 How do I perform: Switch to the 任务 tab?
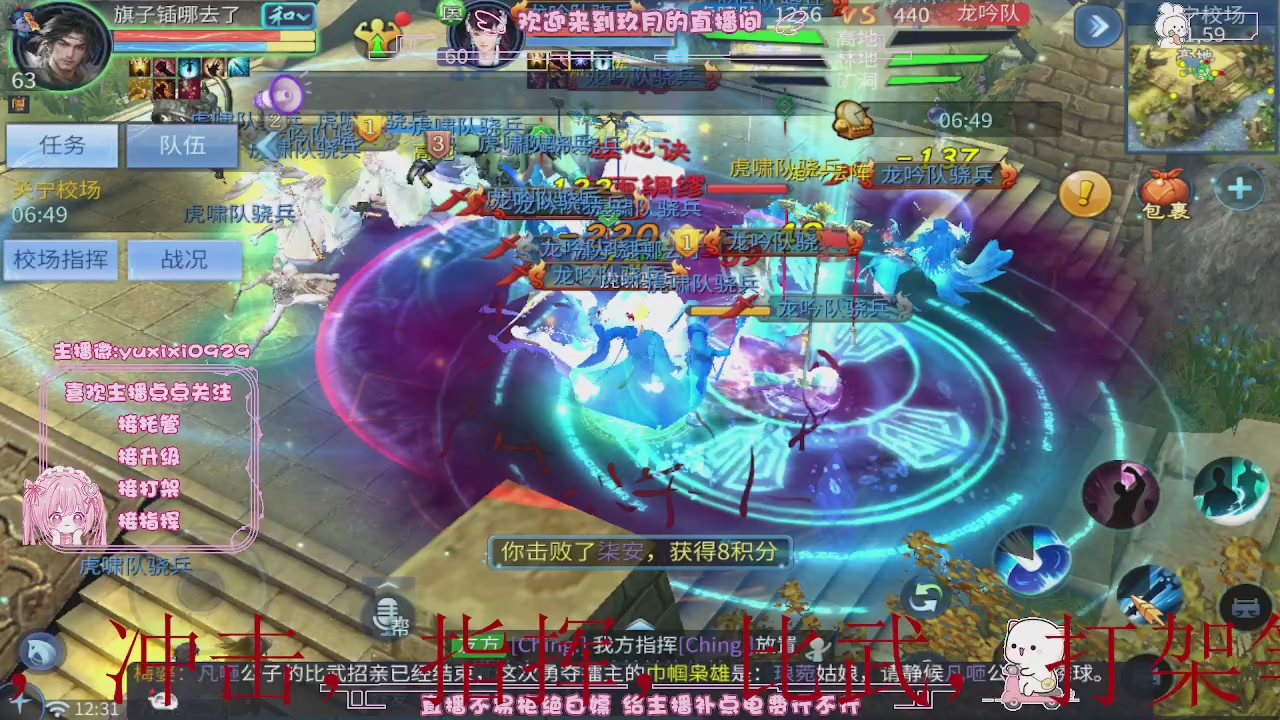click(x=60, y=146)
